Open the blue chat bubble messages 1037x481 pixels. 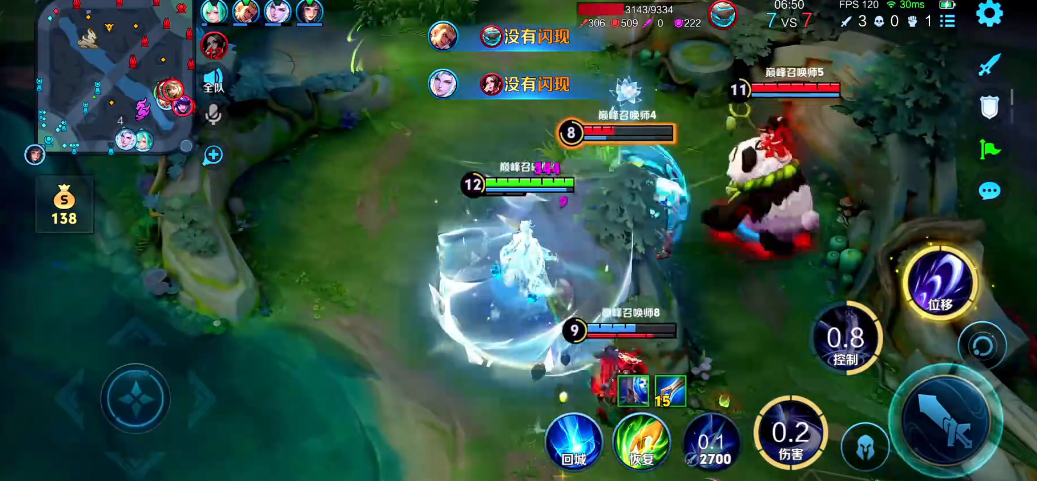coord(989,190)
